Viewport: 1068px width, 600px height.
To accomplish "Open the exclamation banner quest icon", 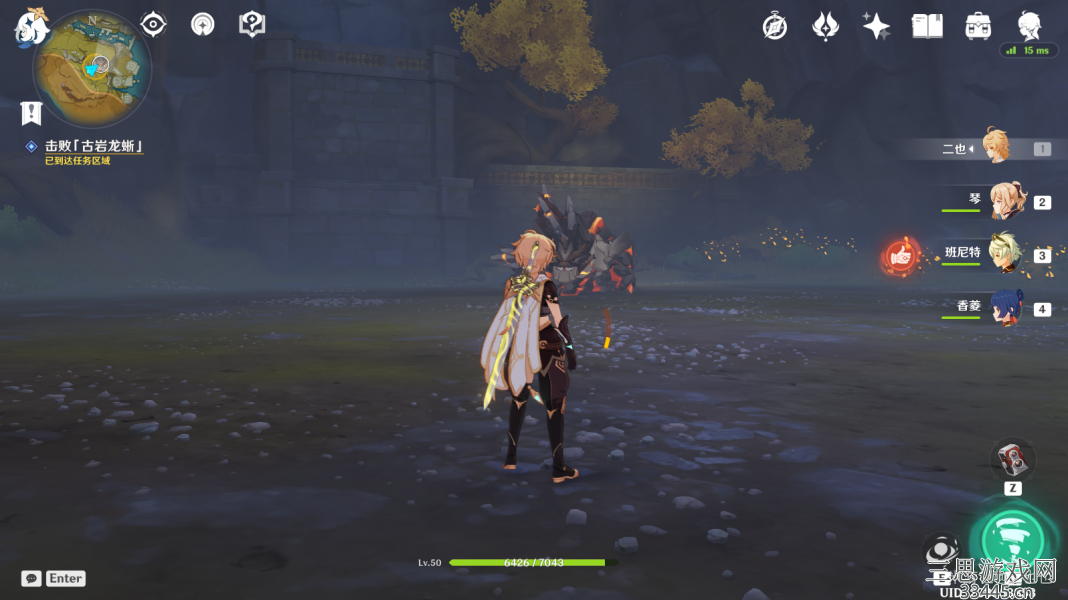I will [x=31, y=112].
